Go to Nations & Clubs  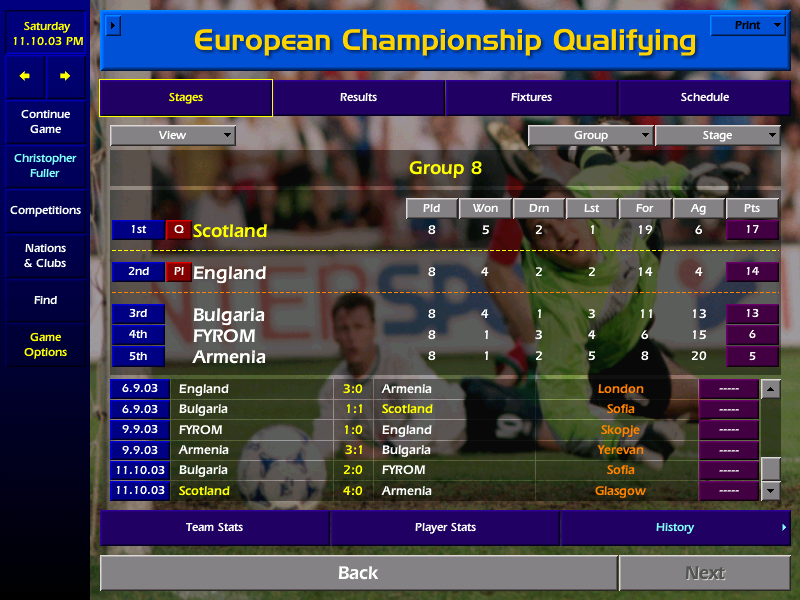coord(45,255)
